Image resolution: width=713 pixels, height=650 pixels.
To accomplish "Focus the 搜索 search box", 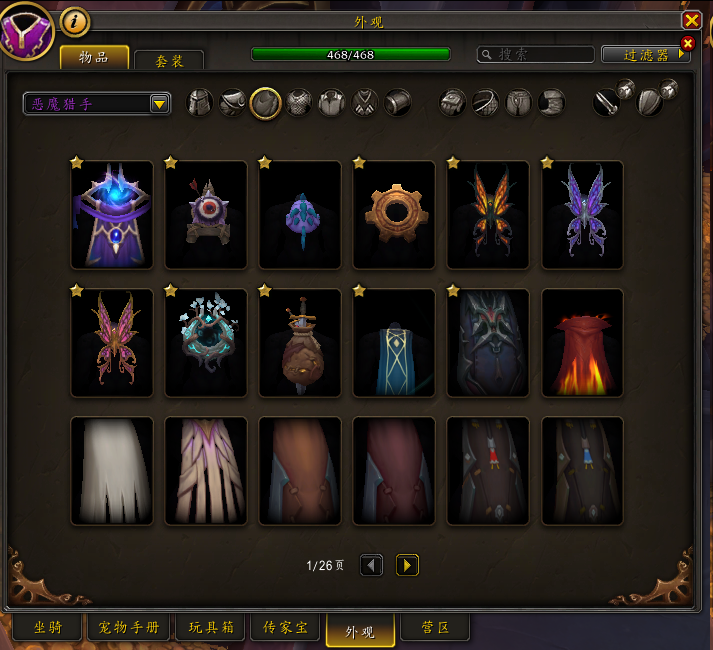I will coord(535,55).
